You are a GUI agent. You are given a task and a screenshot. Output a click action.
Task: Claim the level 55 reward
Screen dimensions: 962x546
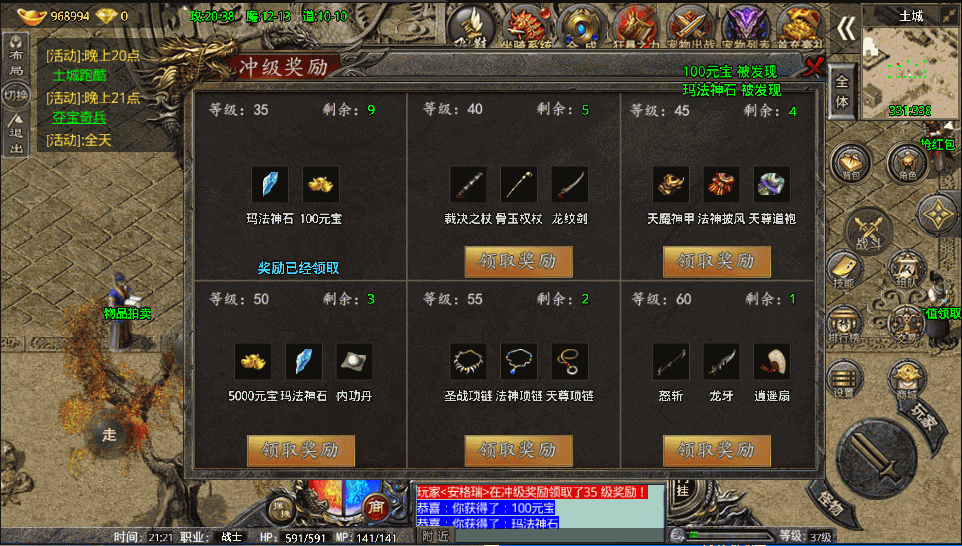point(518,450)
